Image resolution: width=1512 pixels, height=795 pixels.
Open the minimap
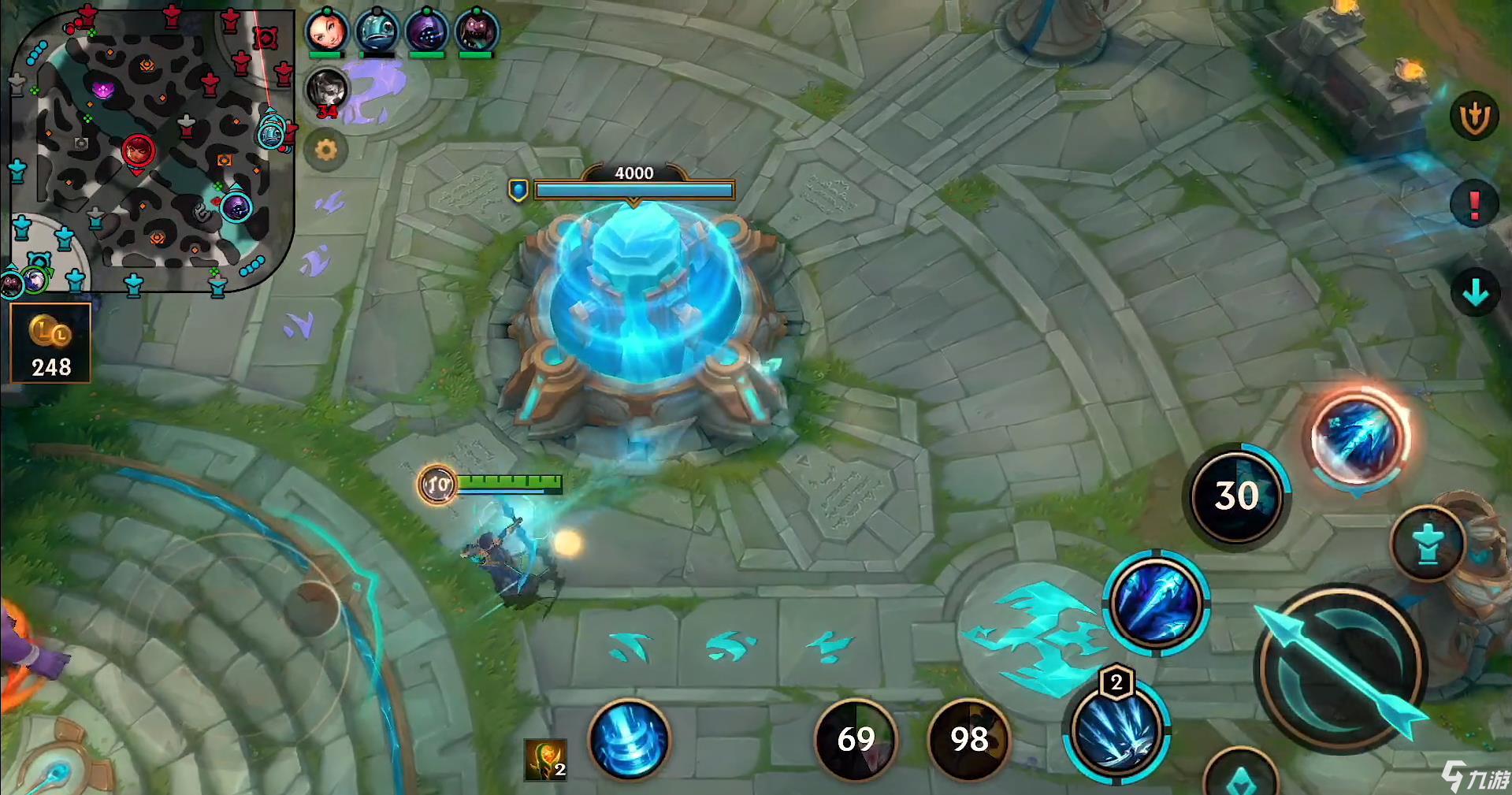(x=151, y=150)
